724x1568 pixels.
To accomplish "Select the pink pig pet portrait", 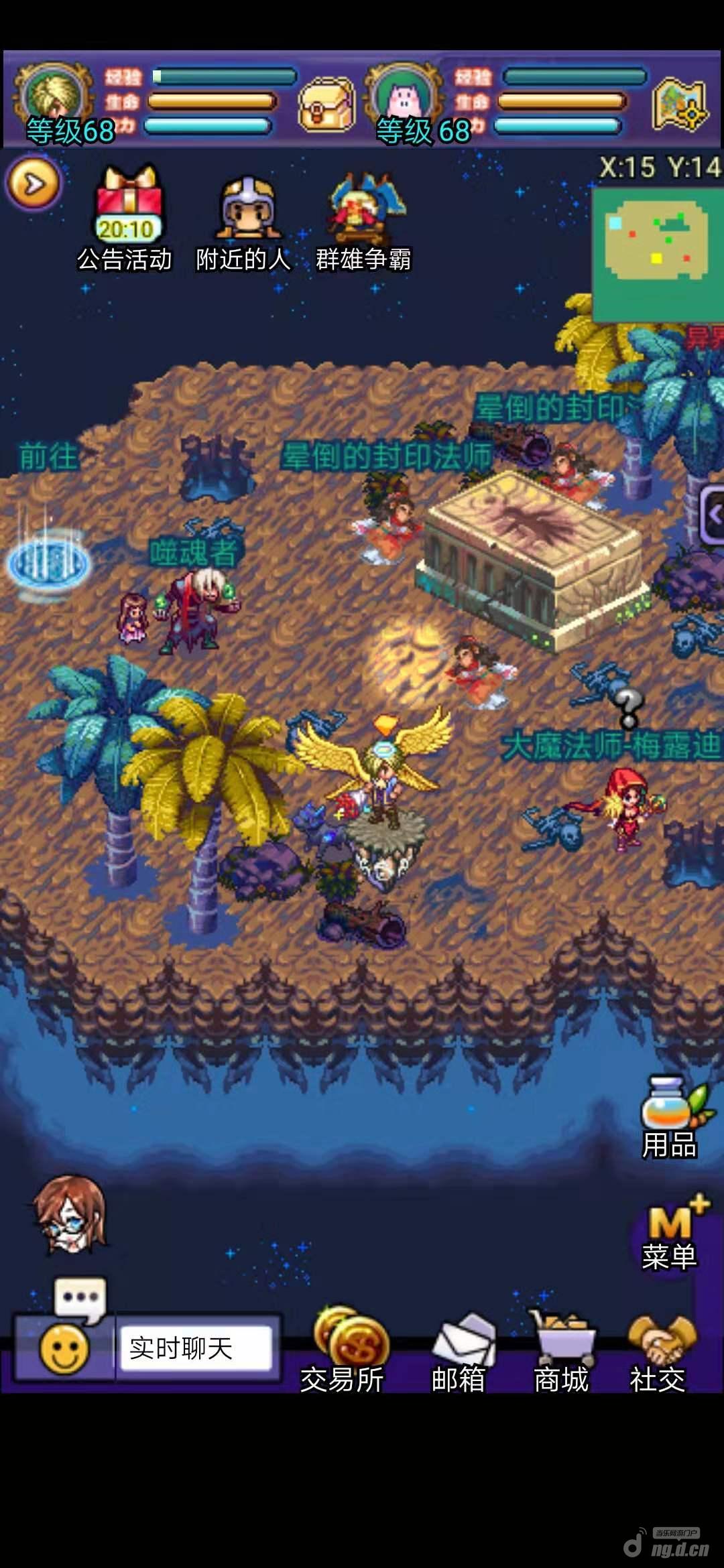I will point(403,97).
